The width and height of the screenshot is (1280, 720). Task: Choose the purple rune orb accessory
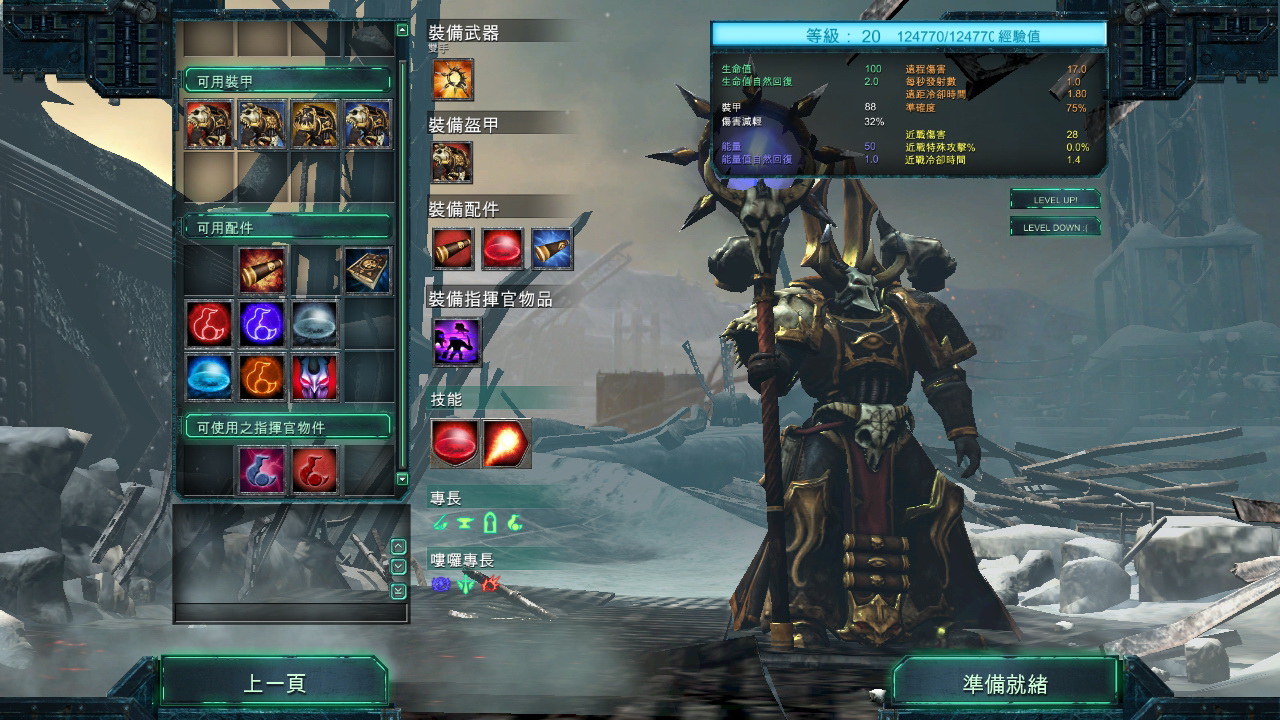point(261,324)
